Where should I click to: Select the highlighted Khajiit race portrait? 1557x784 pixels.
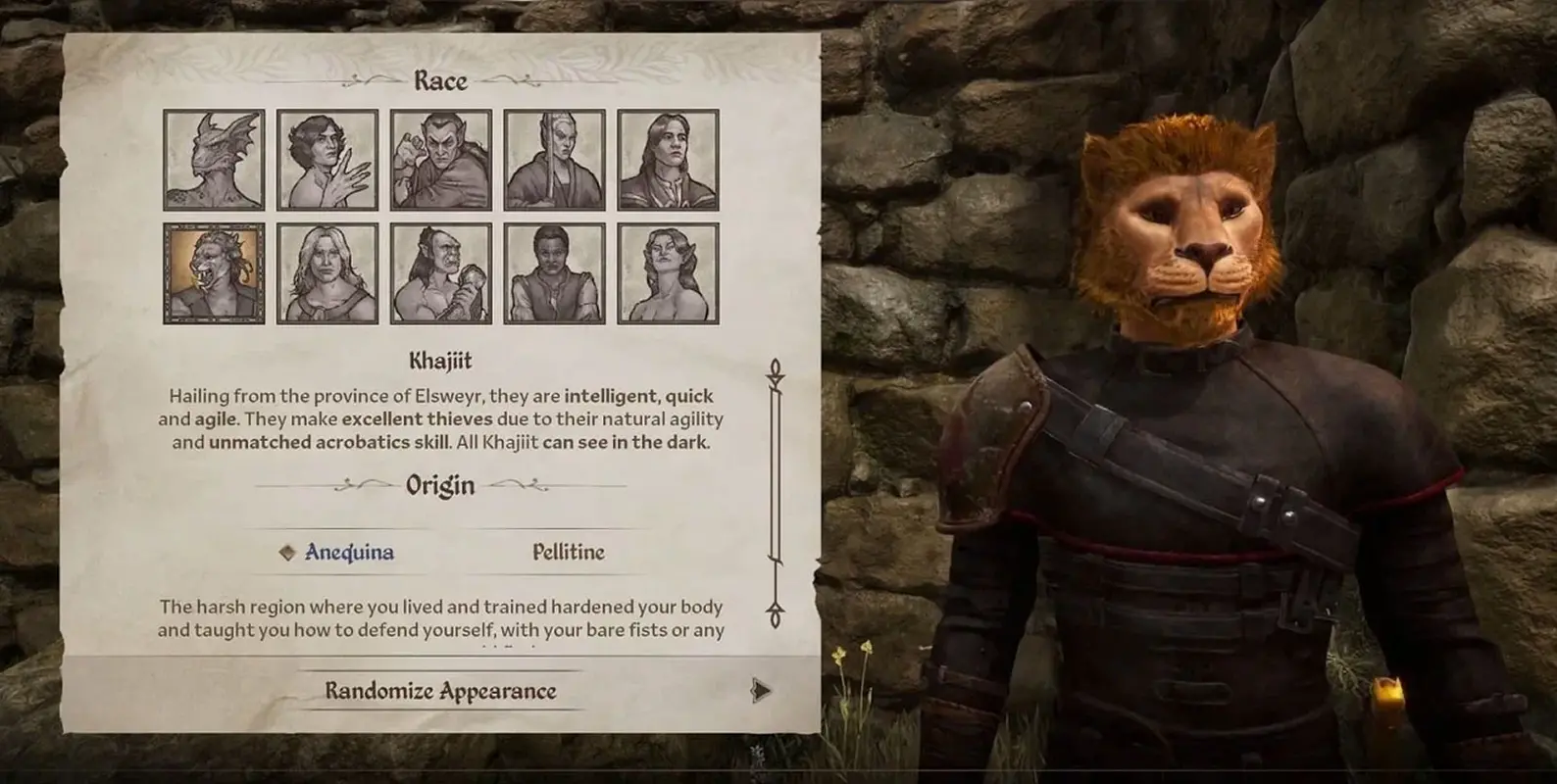tap(214, 273)
